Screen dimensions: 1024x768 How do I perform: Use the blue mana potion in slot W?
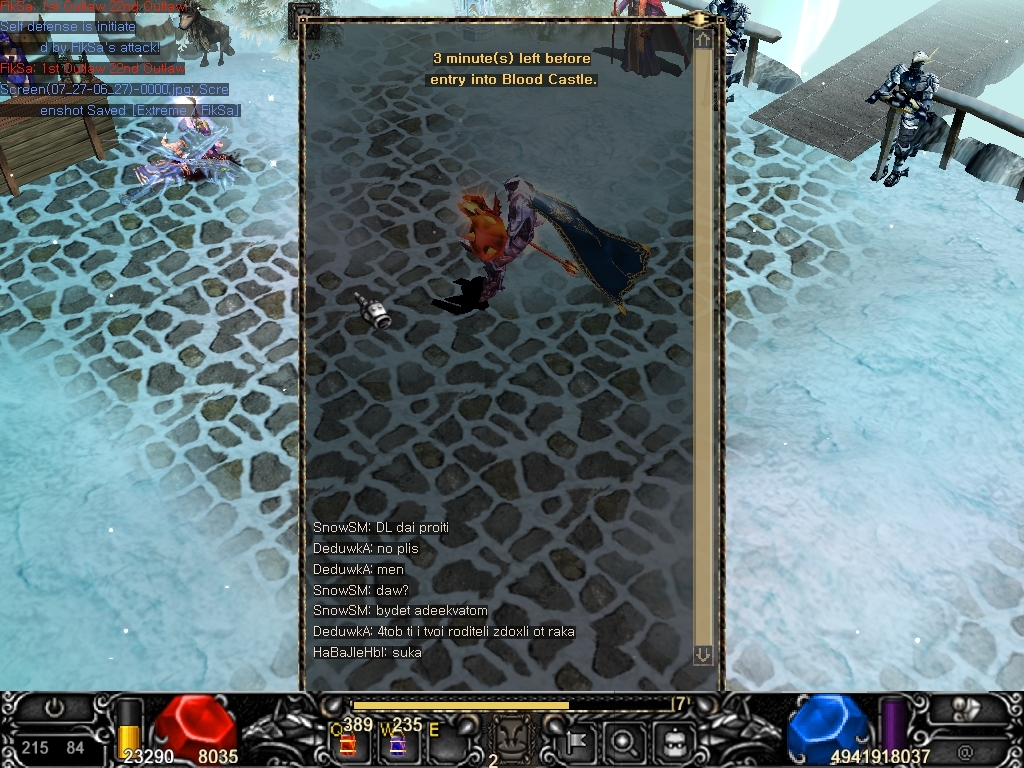(x=397, y=743)
